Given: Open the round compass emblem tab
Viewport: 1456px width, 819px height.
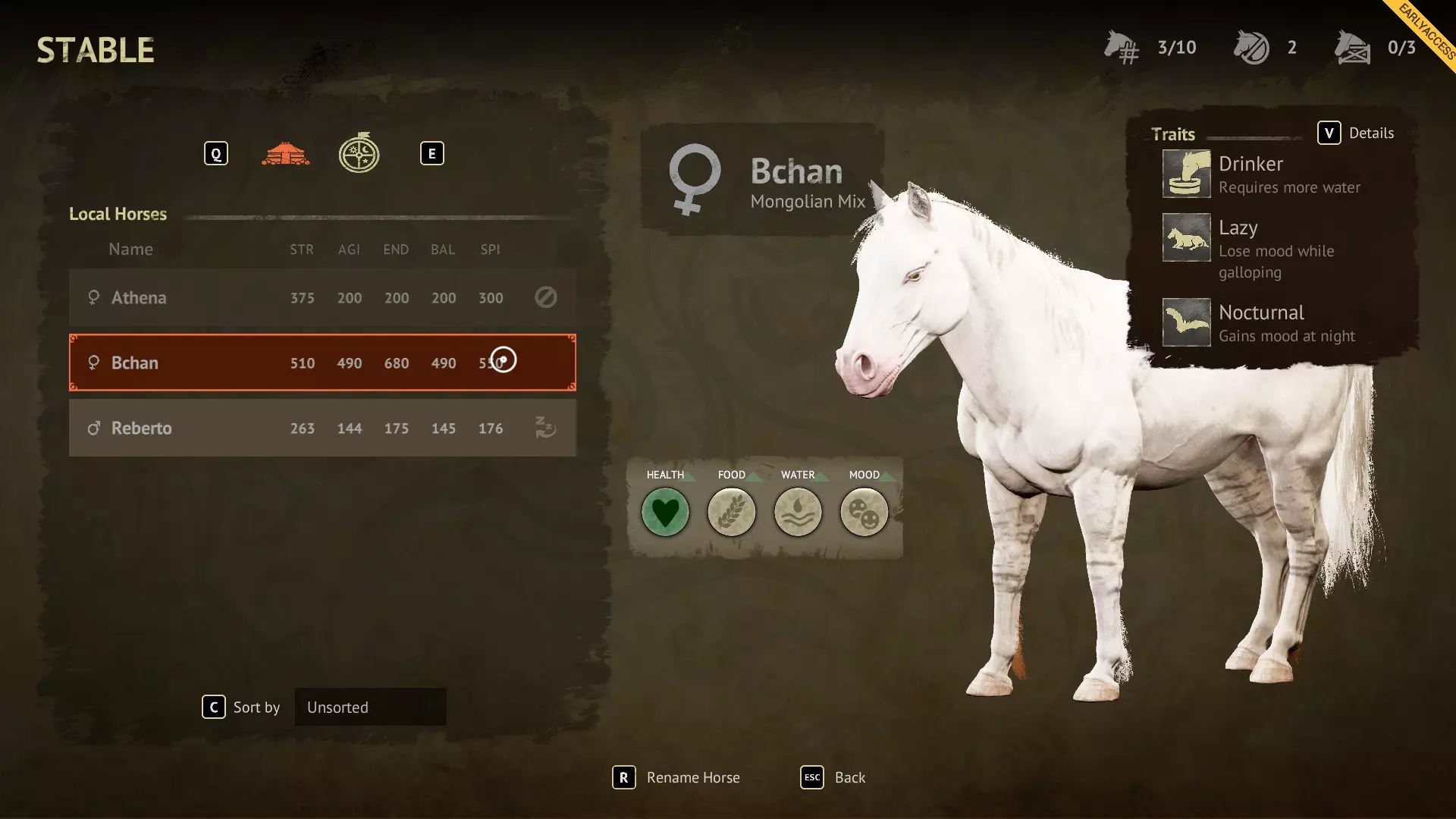Looking at the screenshot, I should (359, 154).
